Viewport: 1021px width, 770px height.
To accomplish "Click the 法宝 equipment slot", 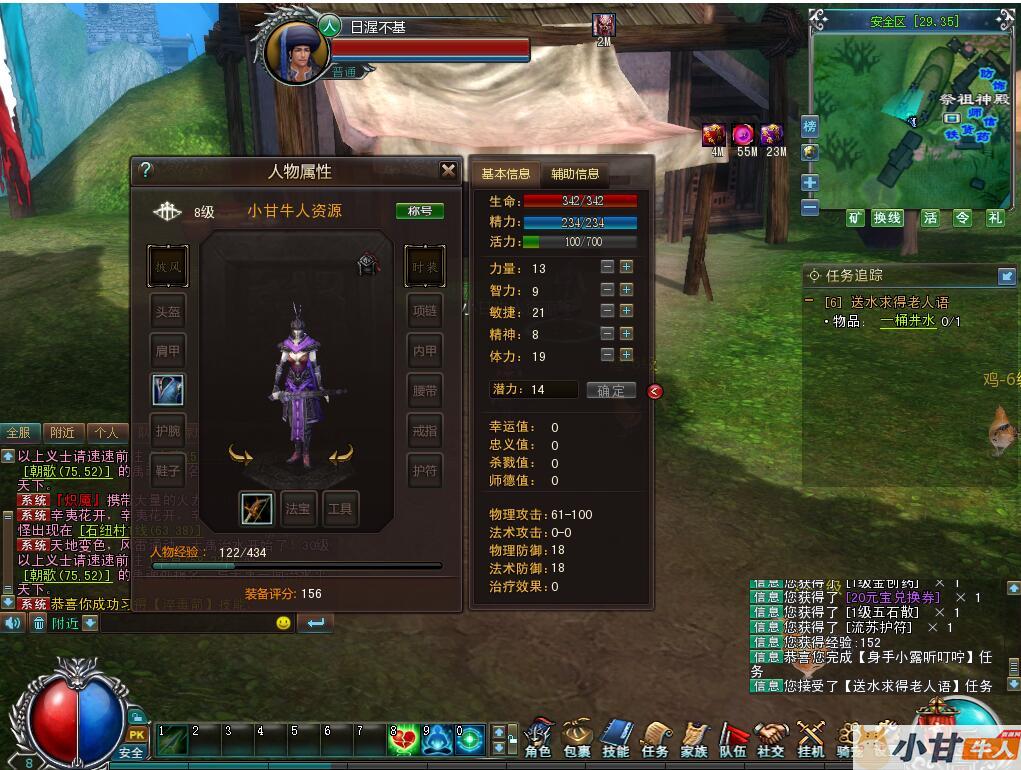I will 298,509.
